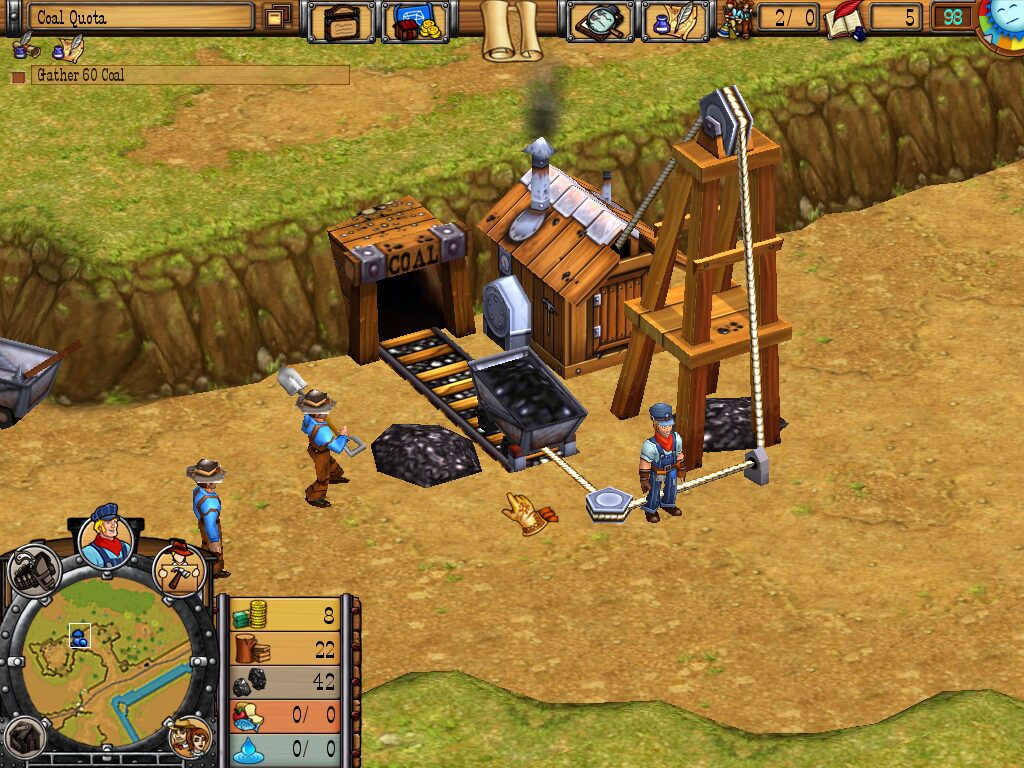Open the blueprint and coins shop button

(415, 21)
